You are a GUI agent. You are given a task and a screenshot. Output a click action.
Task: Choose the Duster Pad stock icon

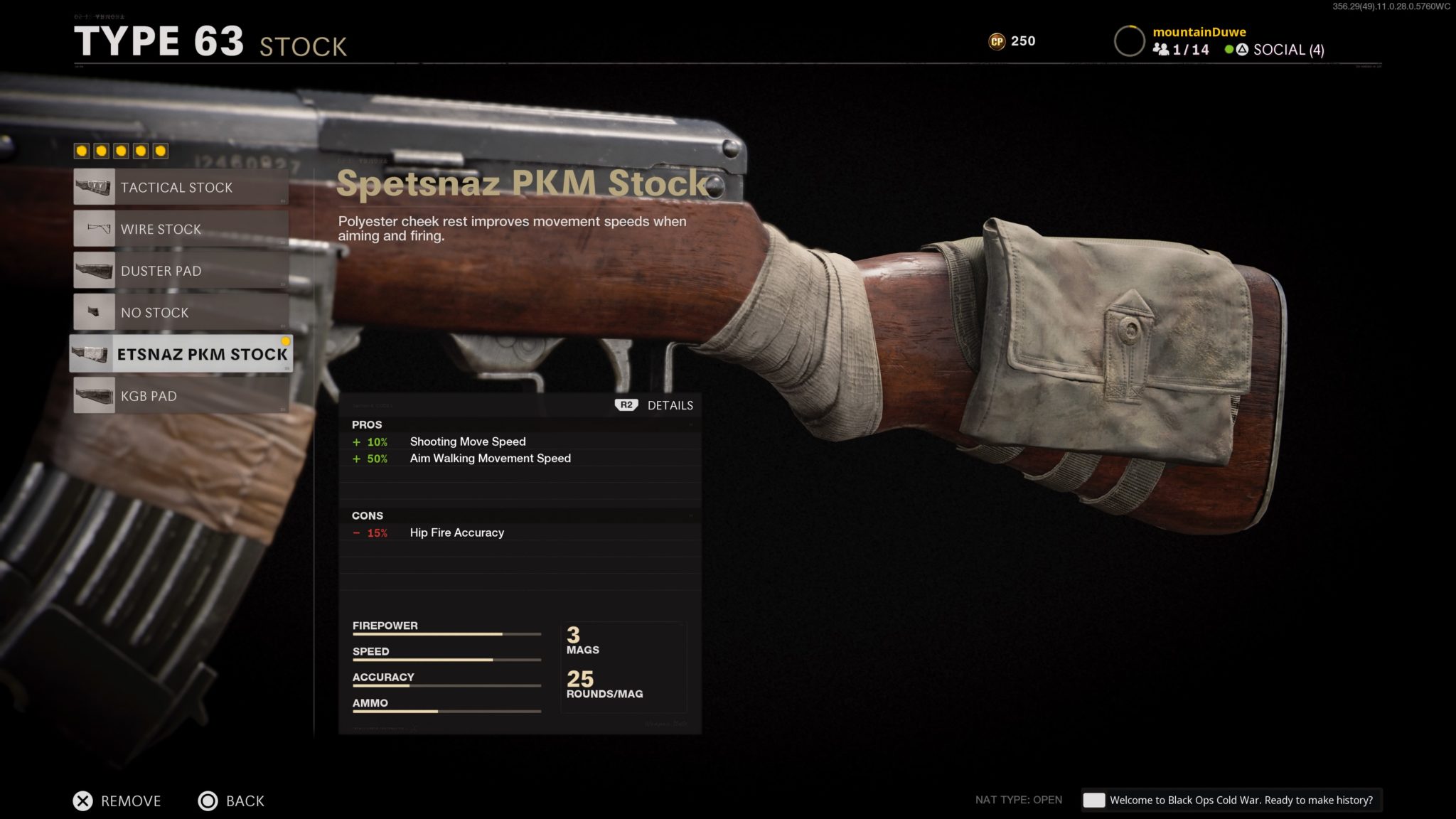(x=93, y=271)
